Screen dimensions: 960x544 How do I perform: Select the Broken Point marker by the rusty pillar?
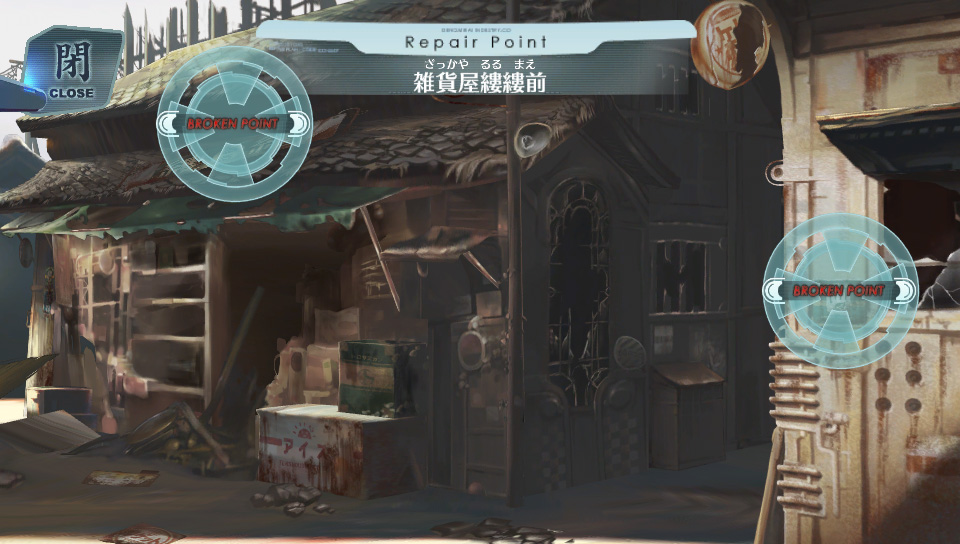coord(840,291)
